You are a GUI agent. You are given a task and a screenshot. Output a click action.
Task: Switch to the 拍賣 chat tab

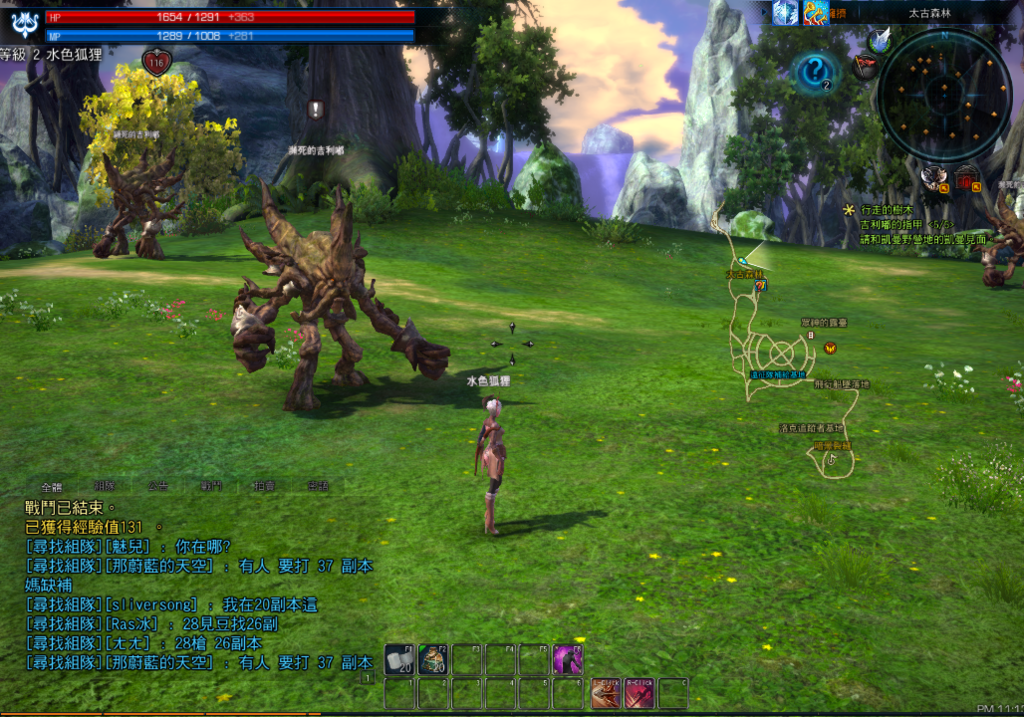coord(265,486)
